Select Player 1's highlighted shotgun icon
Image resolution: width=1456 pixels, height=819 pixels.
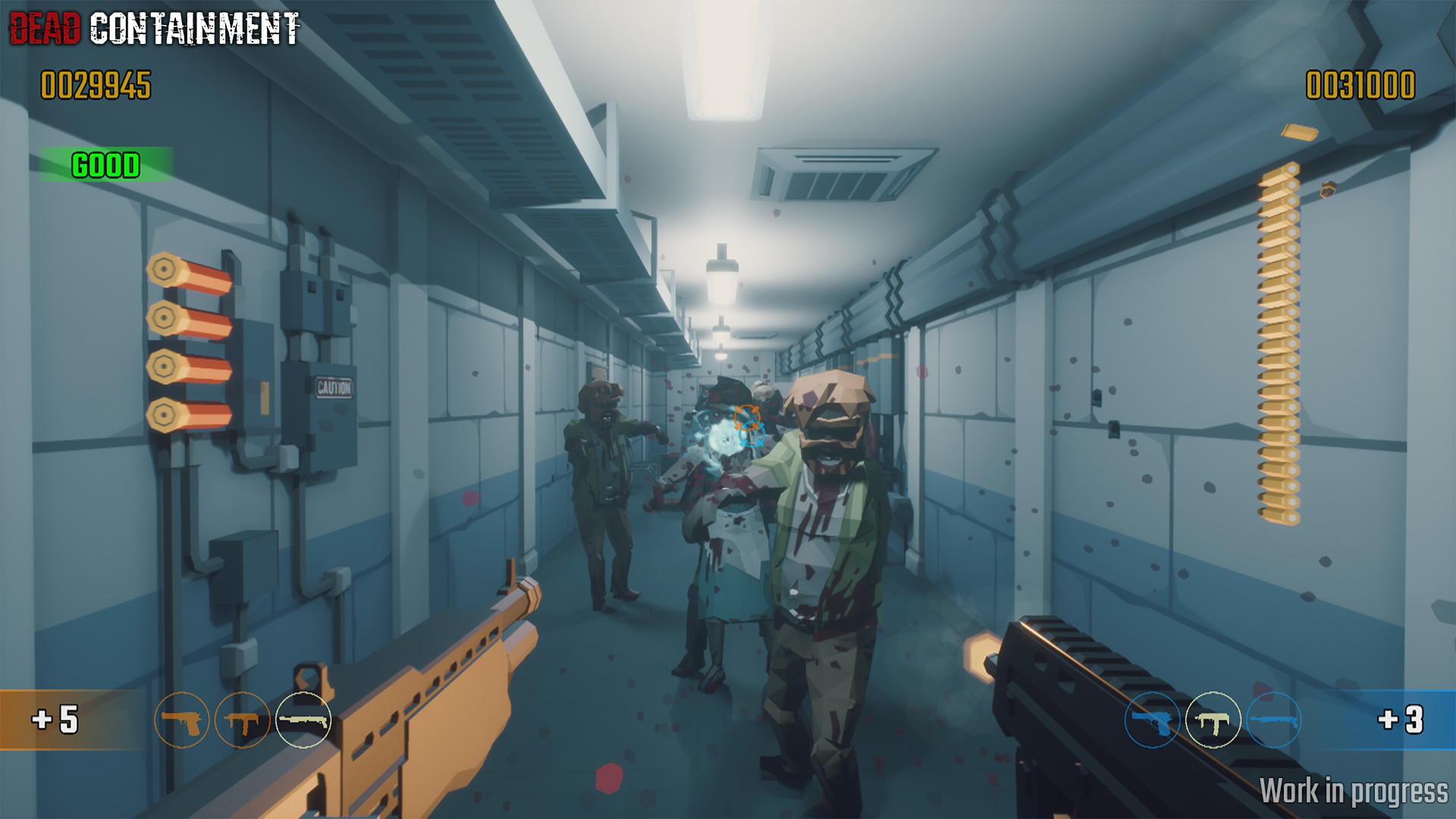(x=305, y=721)
